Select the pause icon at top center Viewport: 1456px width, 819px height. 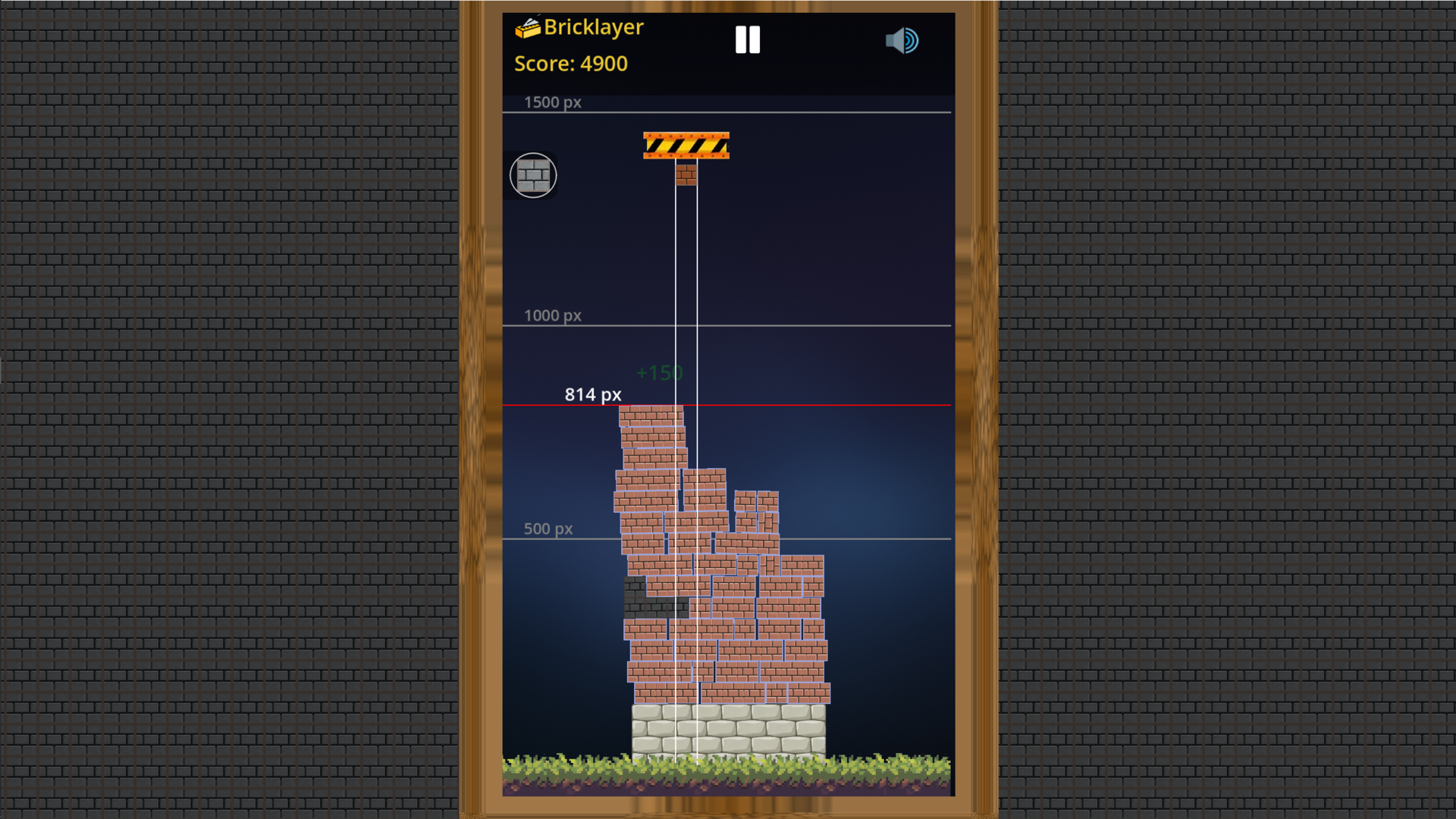(x=747, y=39)
